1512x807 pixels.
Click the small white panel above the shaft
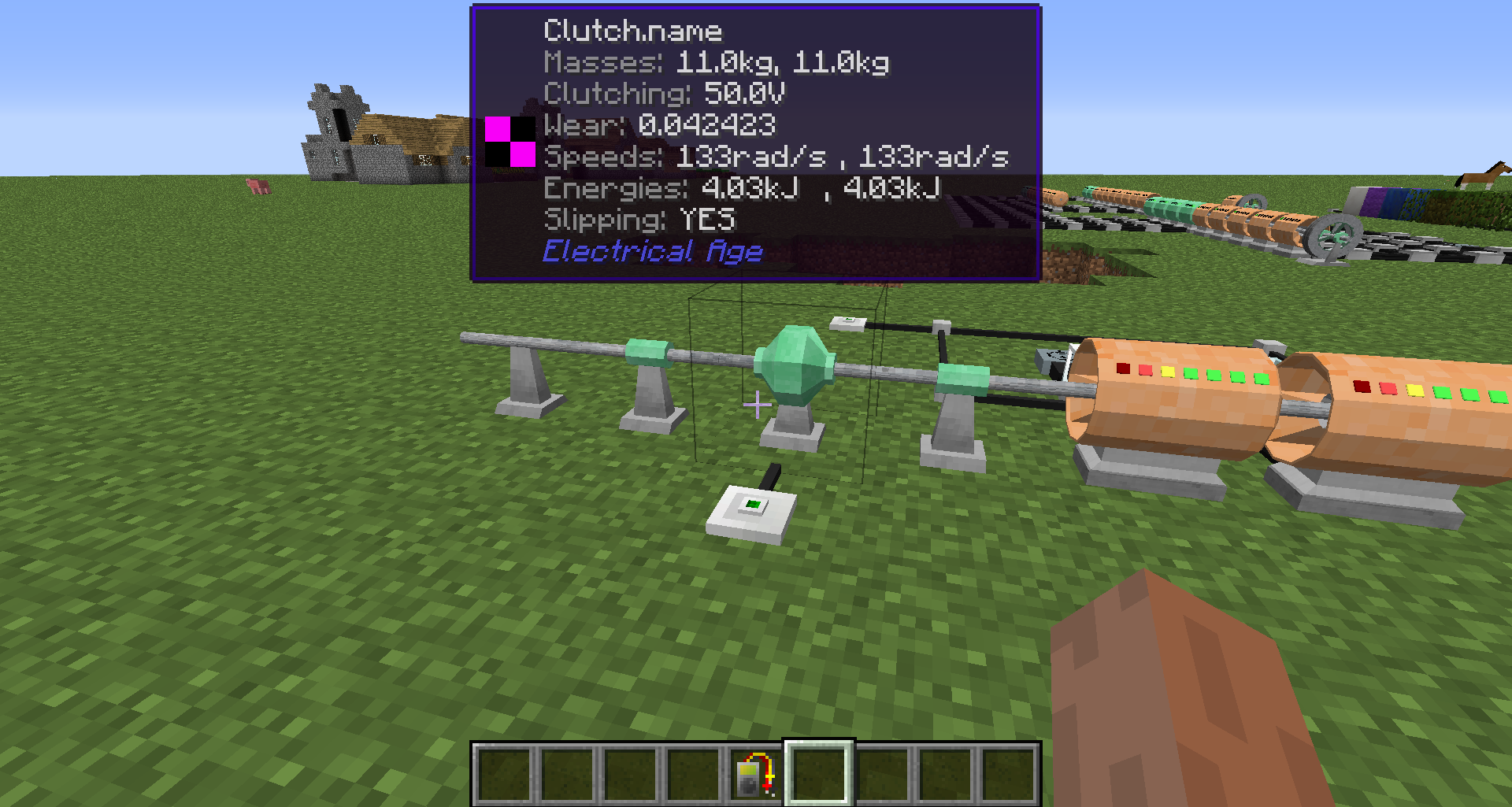848,321
